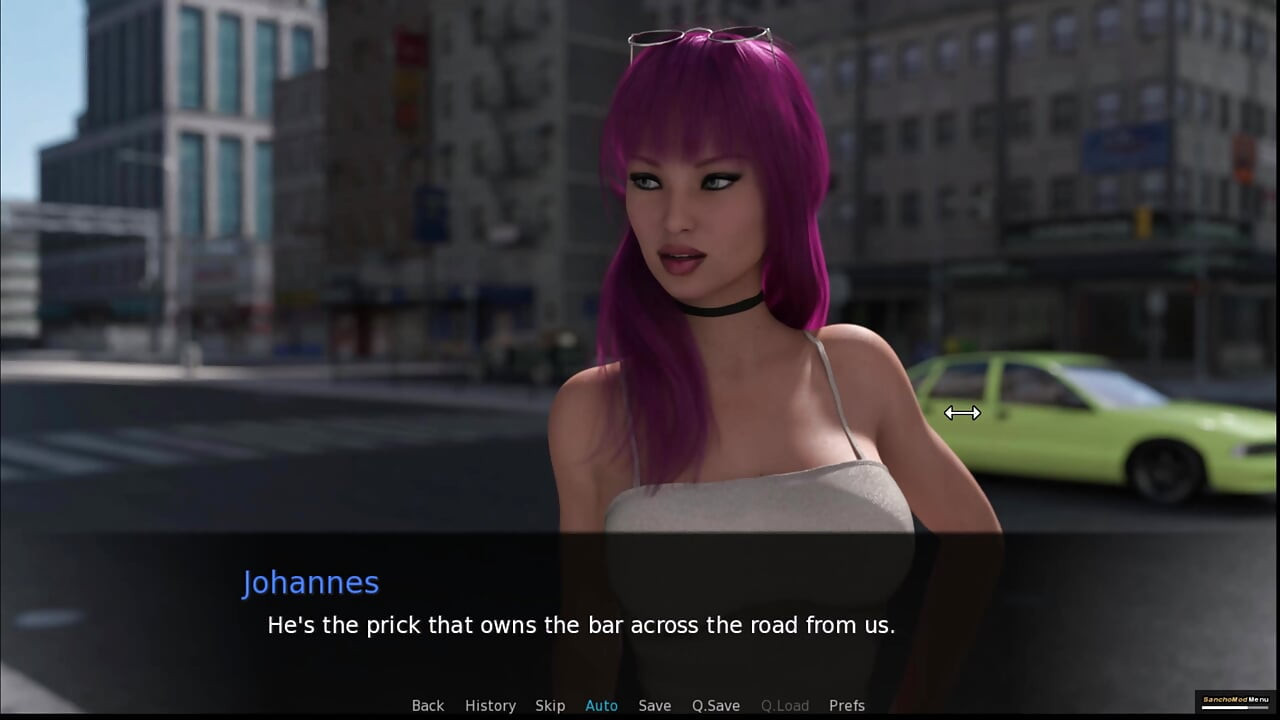Quick save with Q.Save
The image size is (1280, 720).
[716, 706]
